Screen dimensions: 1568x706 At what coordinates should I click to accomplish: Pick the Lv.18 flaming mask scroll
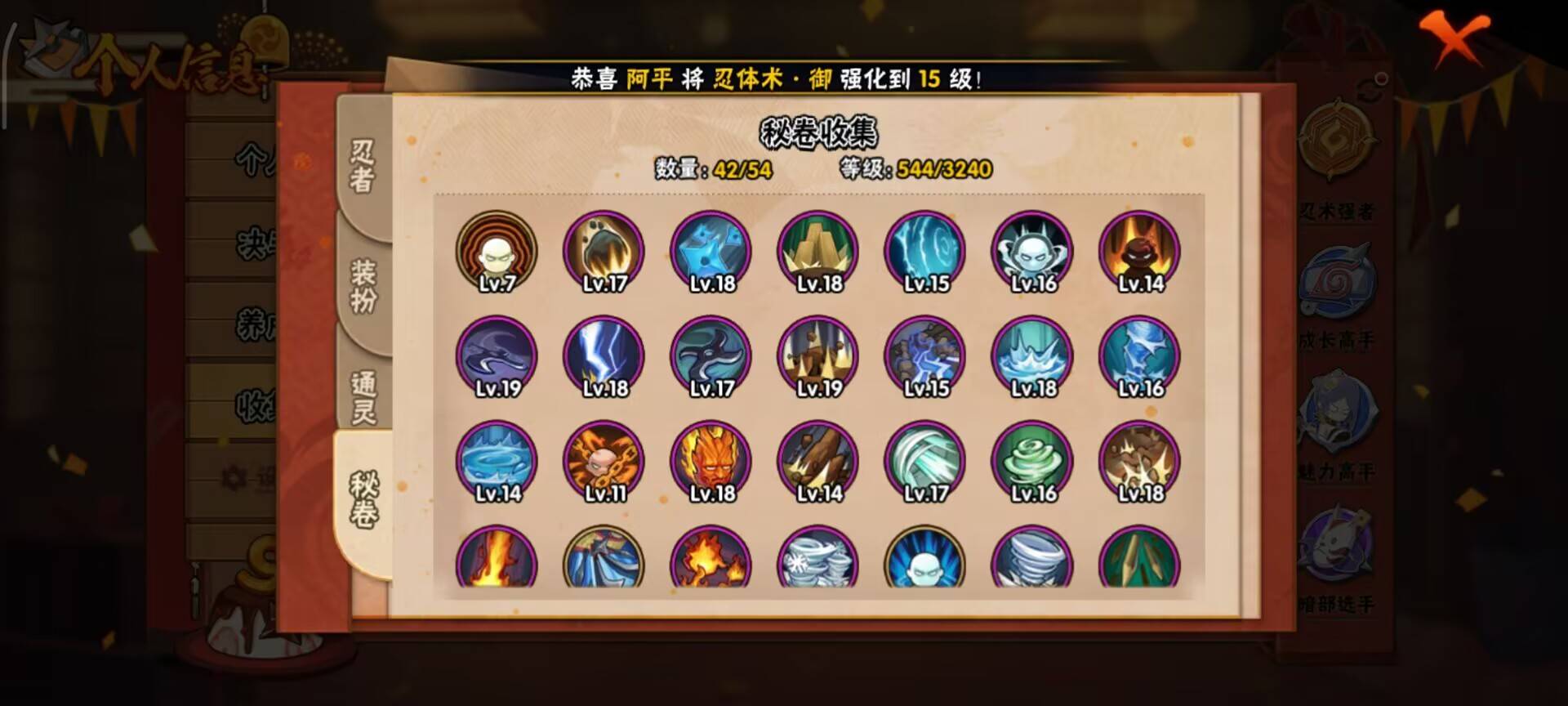tap(711, 462)
